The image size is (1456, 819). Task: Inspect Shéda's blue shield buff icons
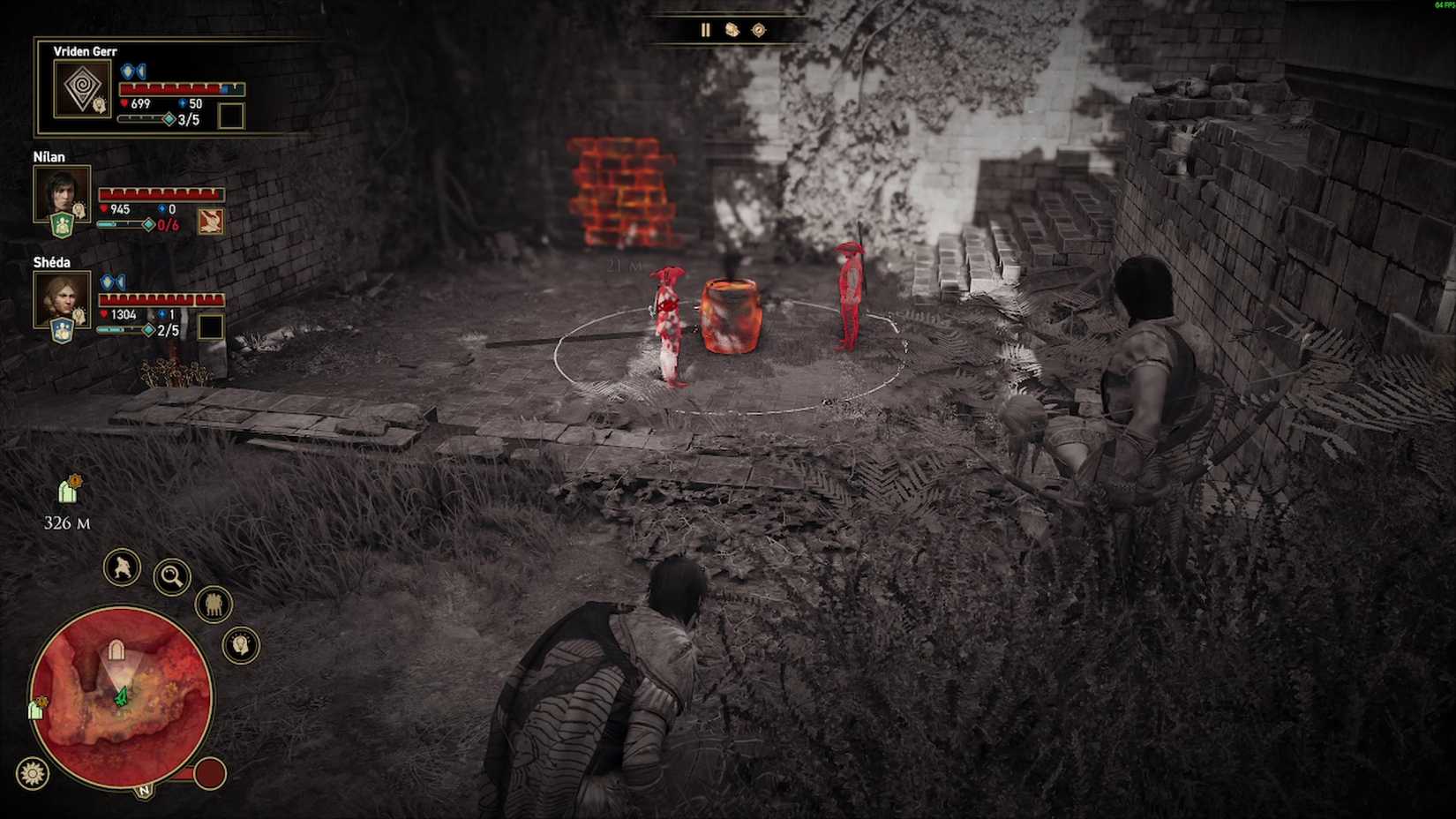113,280
